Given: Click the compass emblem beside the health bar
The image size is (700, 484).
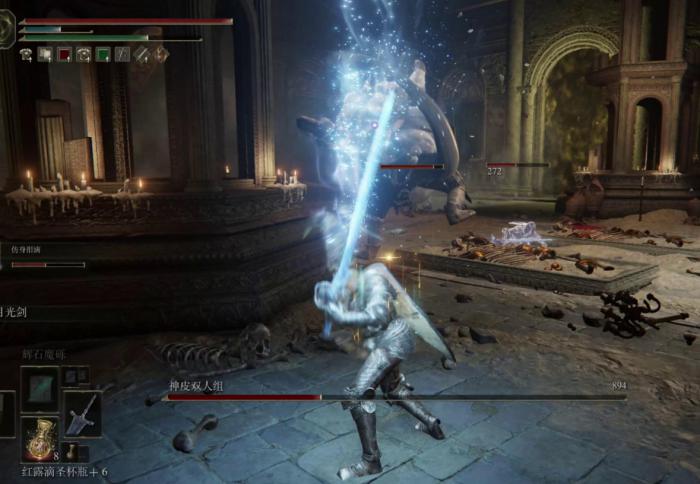Looking at the screenshot, I should 8,29.
